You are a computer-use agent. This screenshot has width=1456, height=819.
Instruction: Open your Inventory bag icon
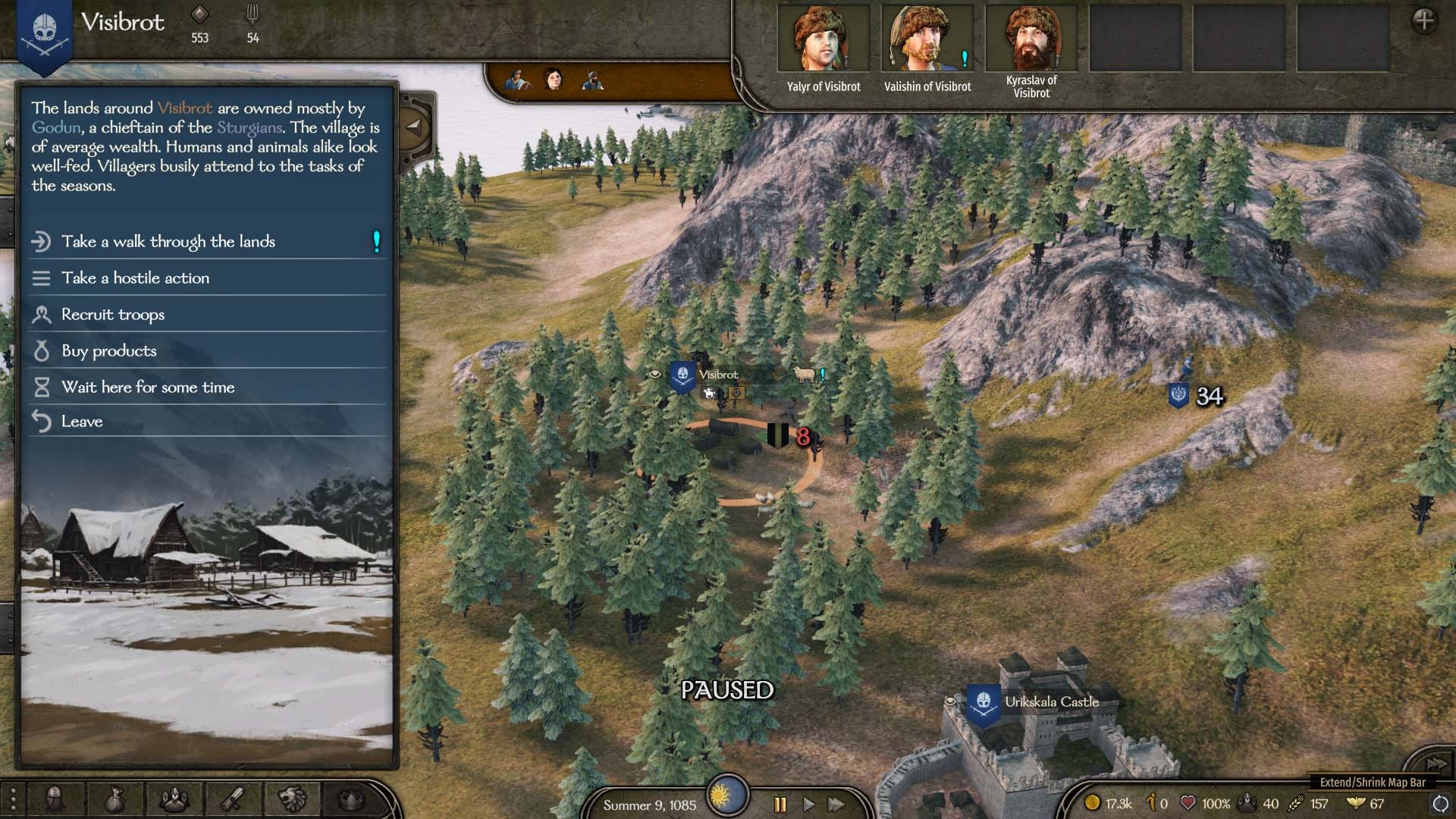(x=115, y=799)
